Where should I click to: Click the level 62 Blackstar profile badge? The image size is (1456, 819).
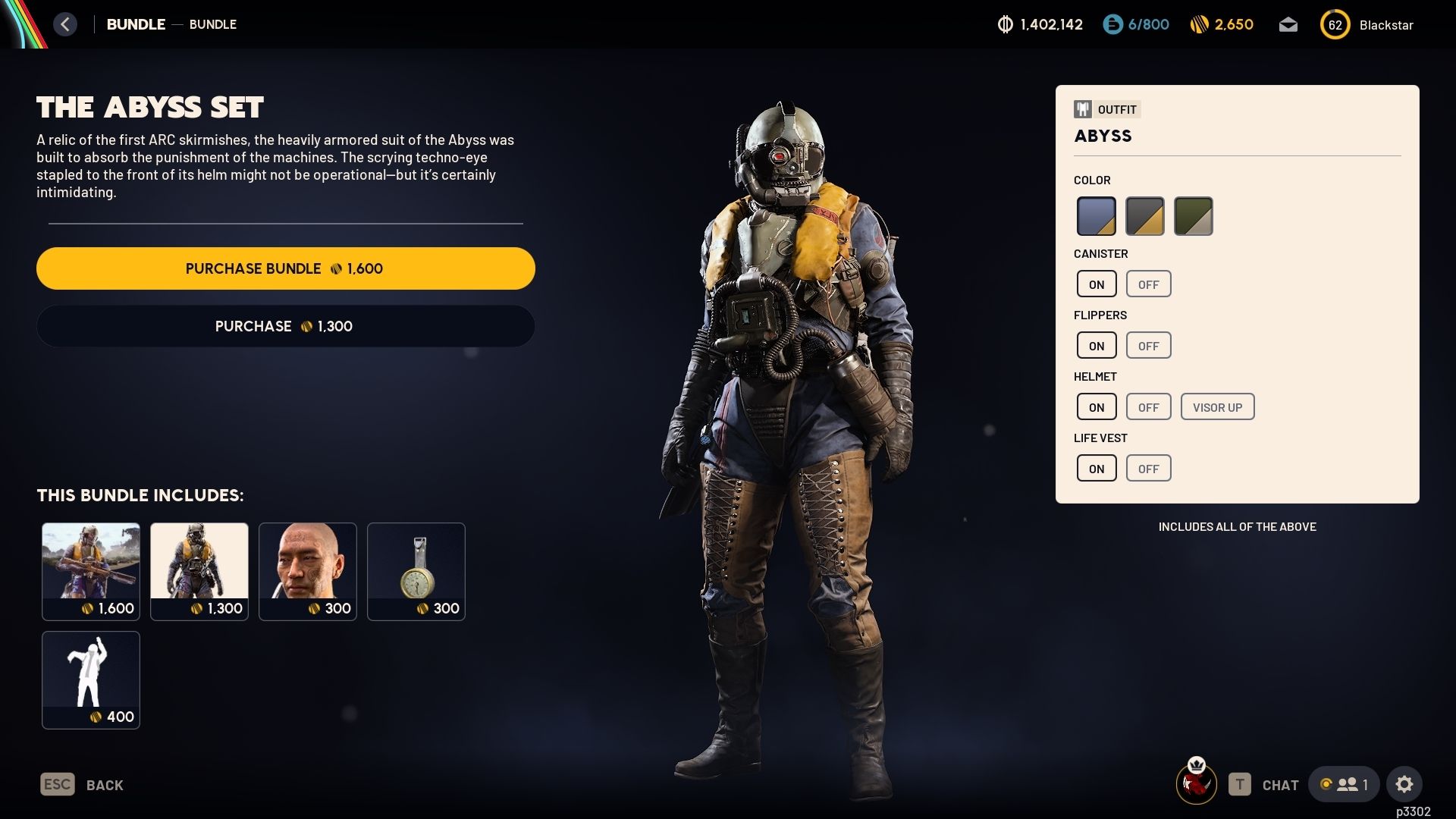coord(1335,24)
